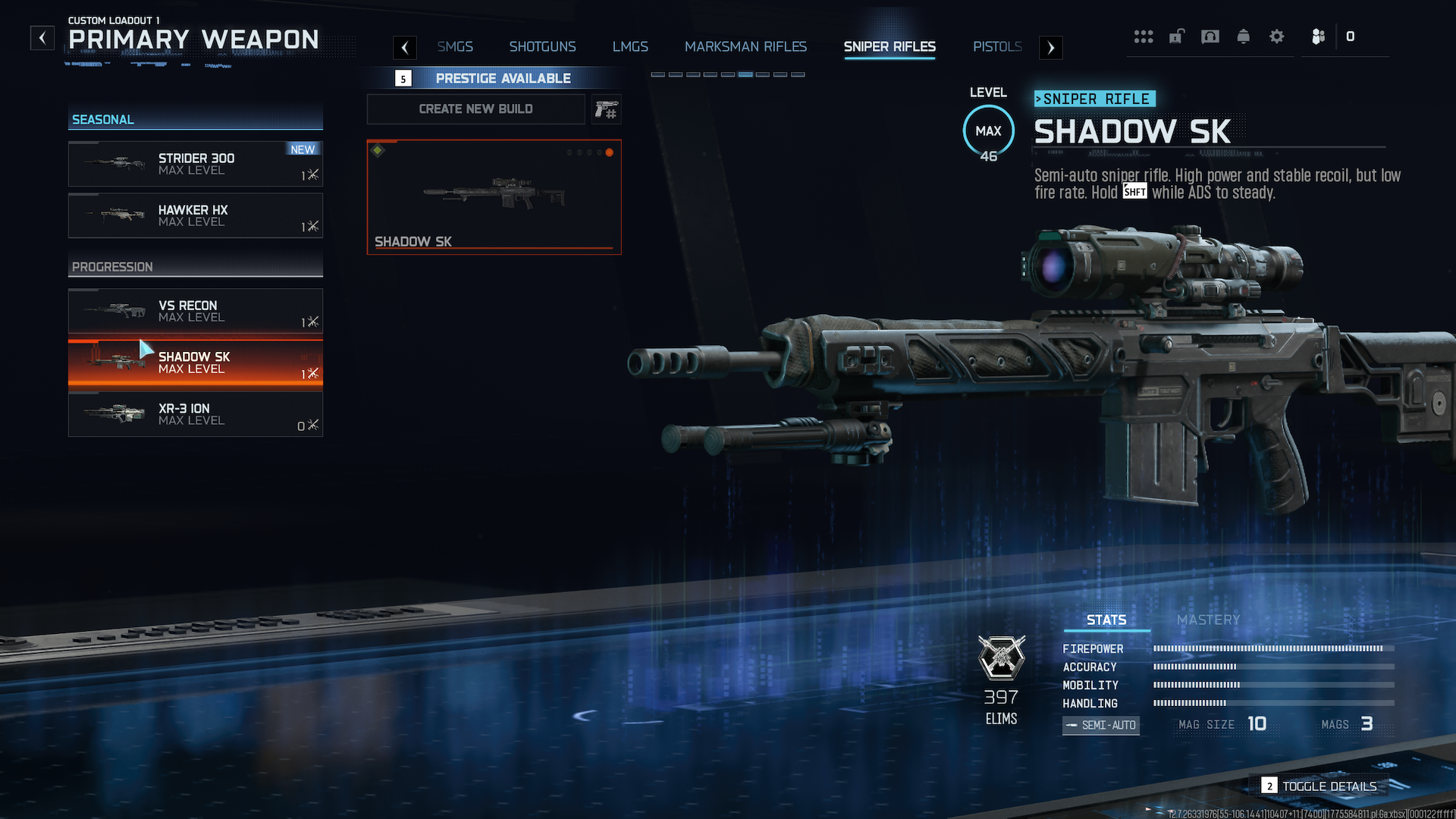Show the Marksman Rifles tab
1456x819 pixels.
(745, 47)
